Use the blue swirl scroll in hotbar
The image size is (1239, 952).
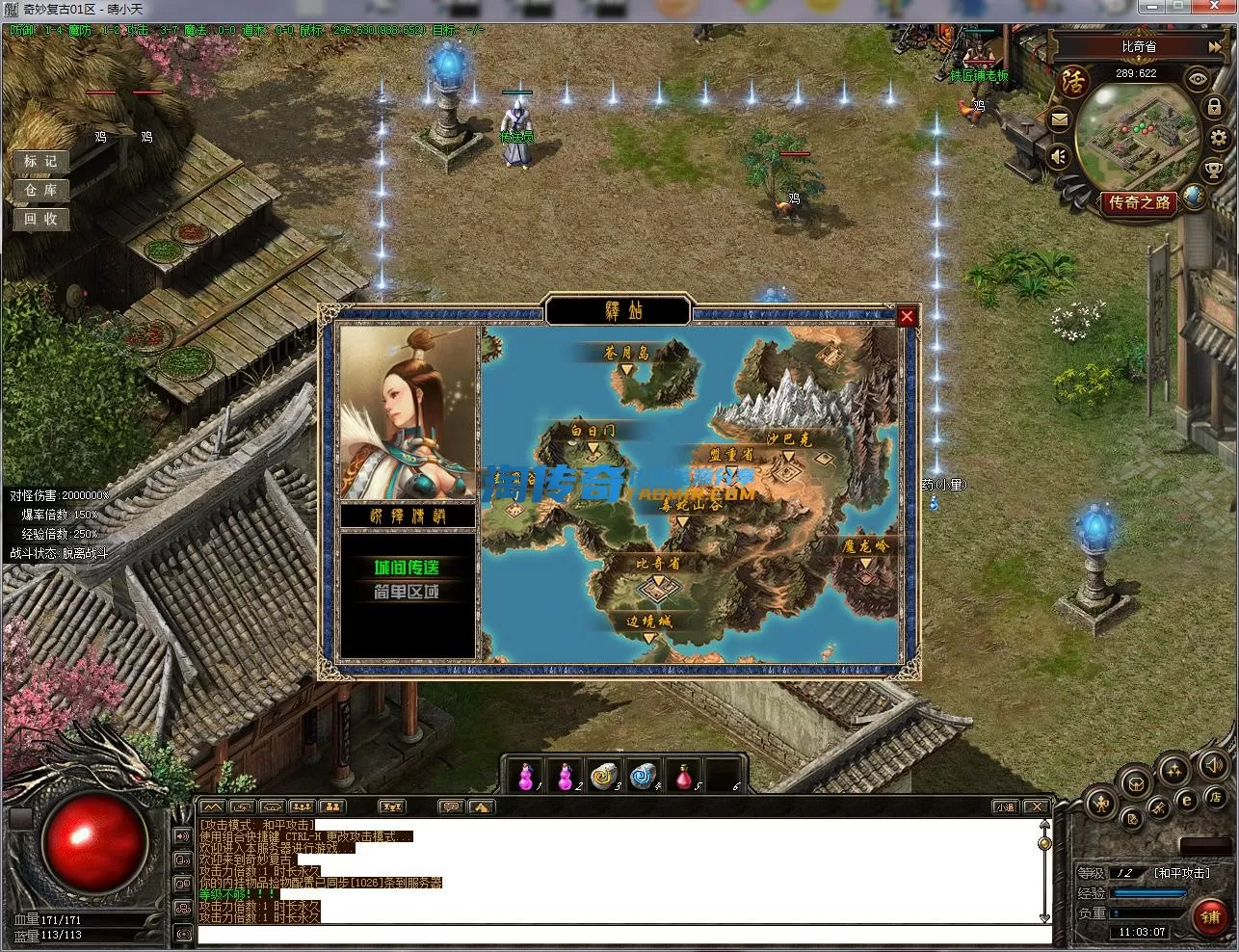[x=644, y=776]
